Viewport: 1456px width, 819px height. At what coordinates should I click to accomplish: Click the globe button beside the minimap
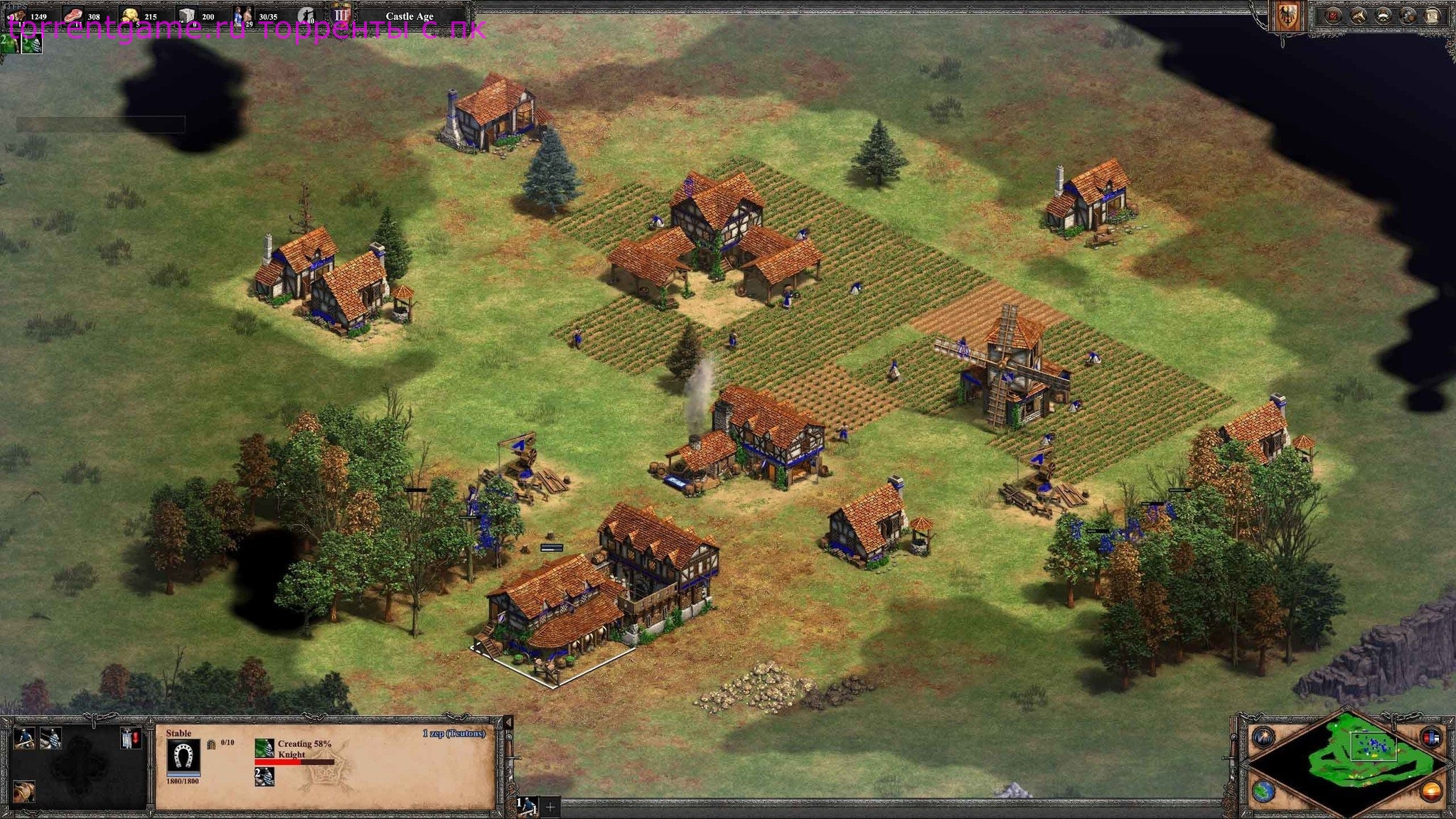pos(1262,790)
